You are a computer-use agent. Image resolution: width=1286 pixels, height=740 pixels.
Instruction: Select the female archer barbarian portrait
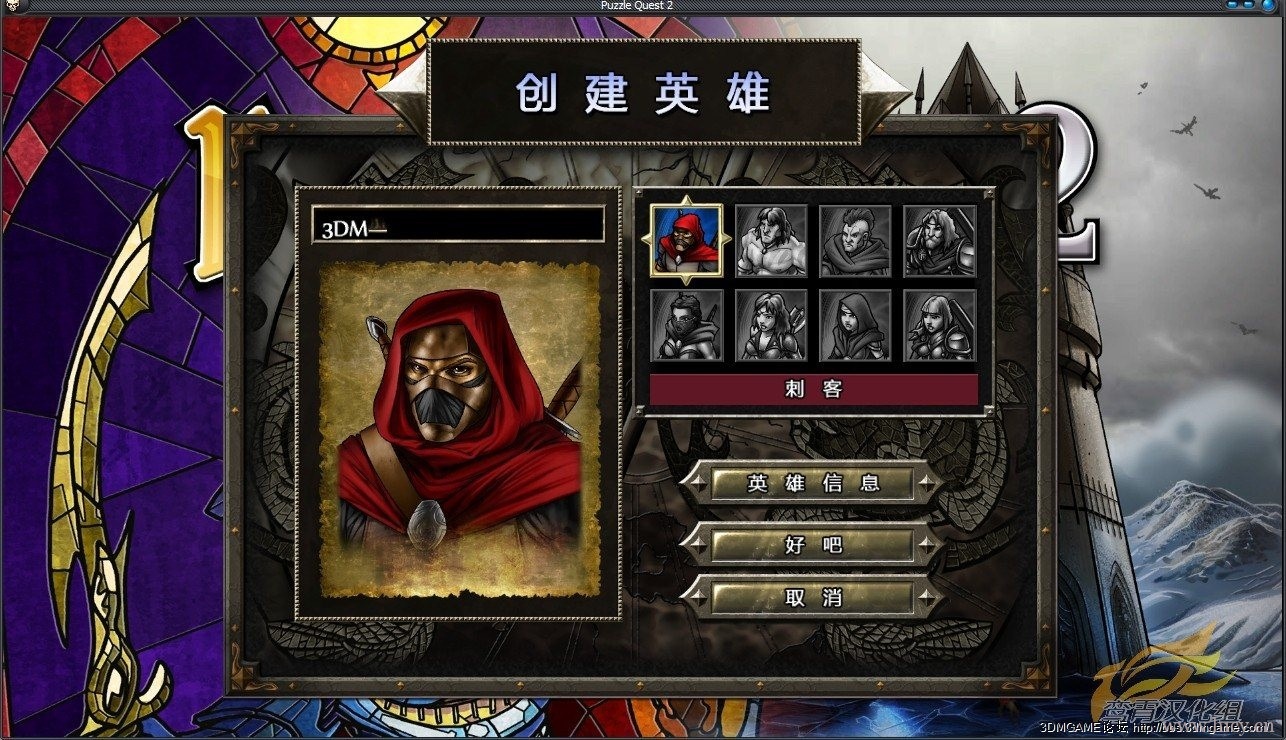770,325
